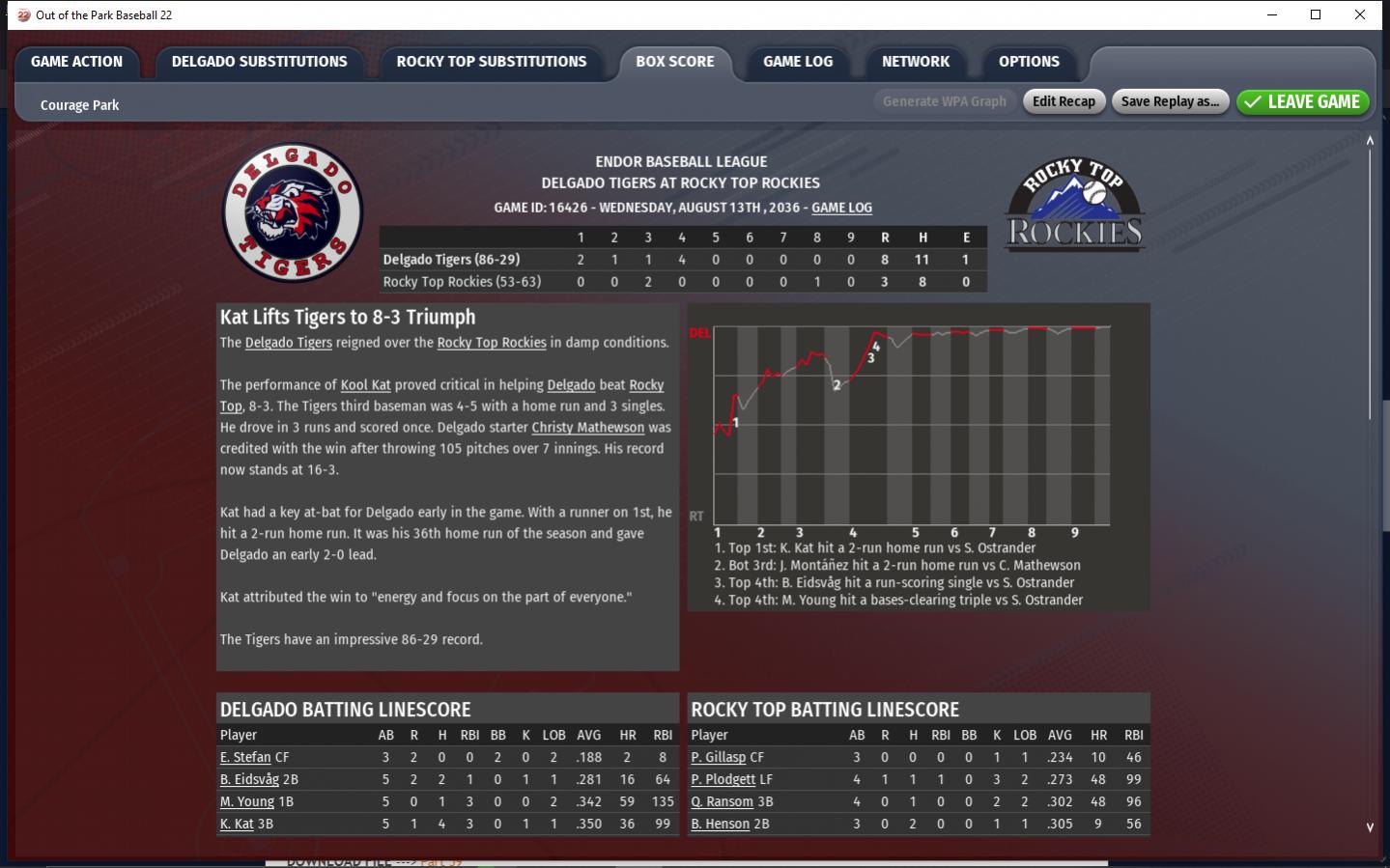The image size is (1390, 868).
Task: Go to the Network tab
Action: [915, 62]
